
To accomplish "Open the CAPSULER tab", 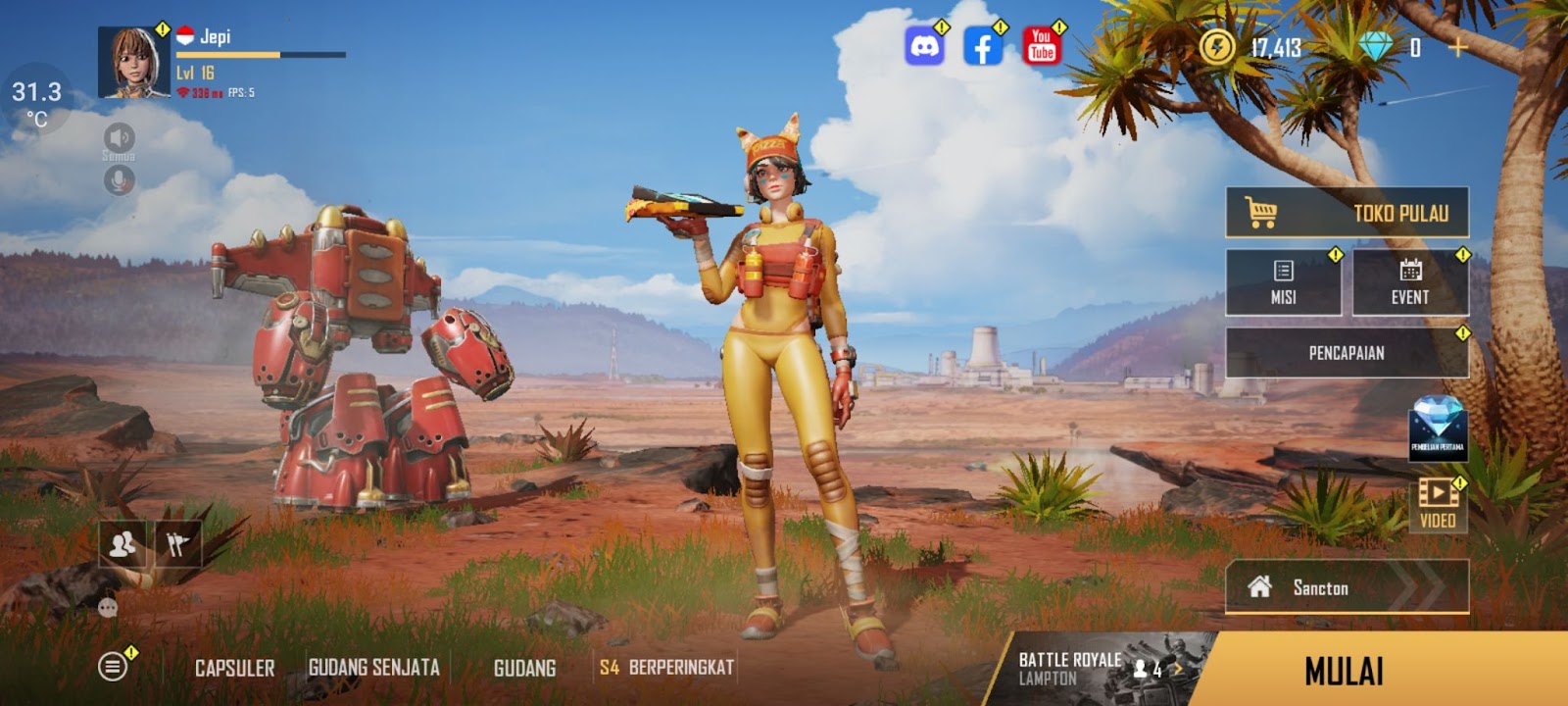I will coord(234,668).
